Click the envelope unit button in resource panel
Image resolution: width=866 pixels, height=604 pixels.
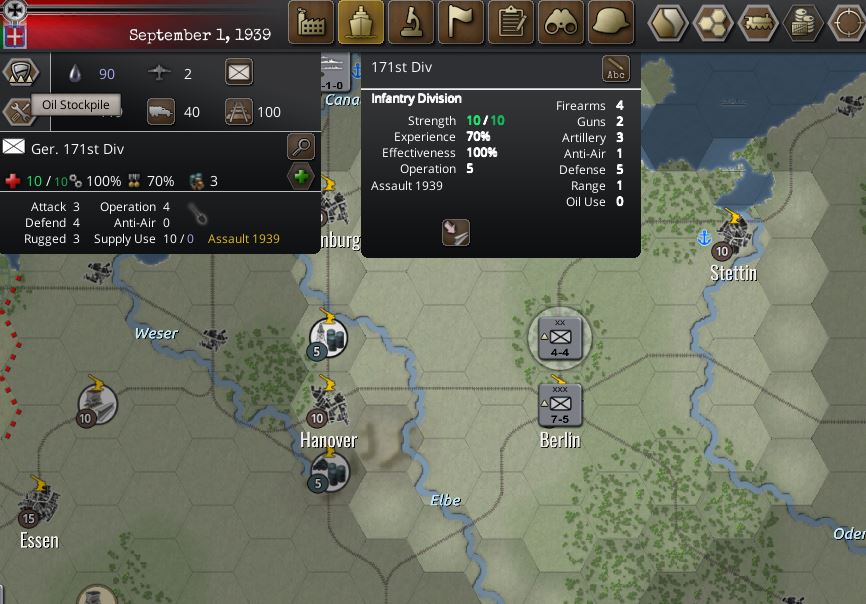(x=239, y=73)
